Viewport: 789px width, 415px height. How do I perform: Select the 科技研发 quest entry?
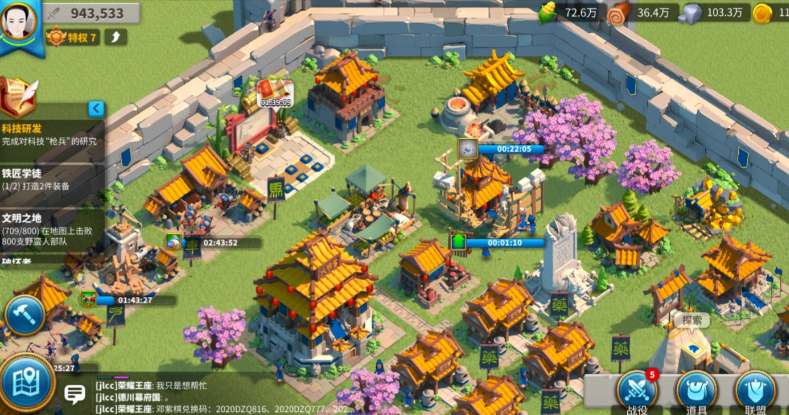50,134
